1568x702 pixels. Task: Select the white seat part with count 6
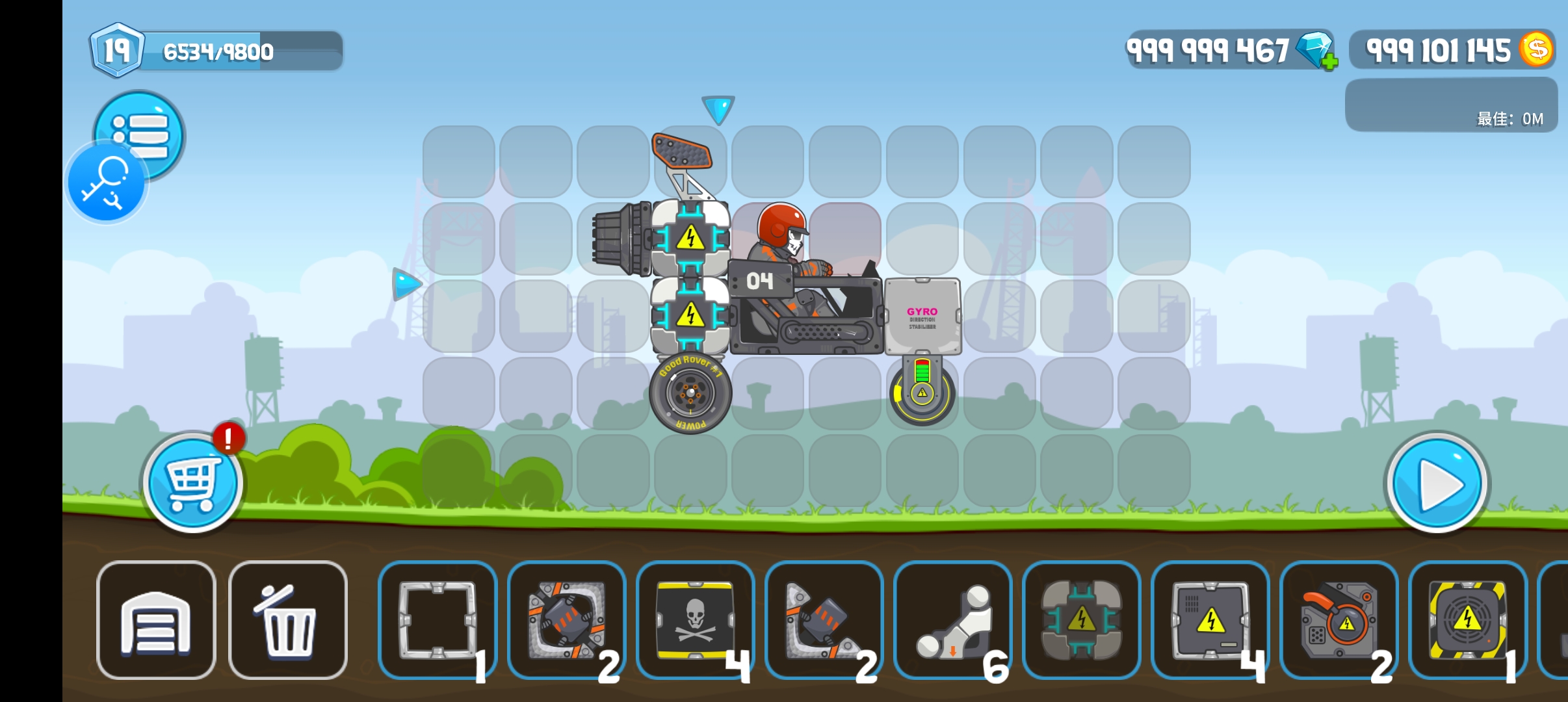pos(953,620)
